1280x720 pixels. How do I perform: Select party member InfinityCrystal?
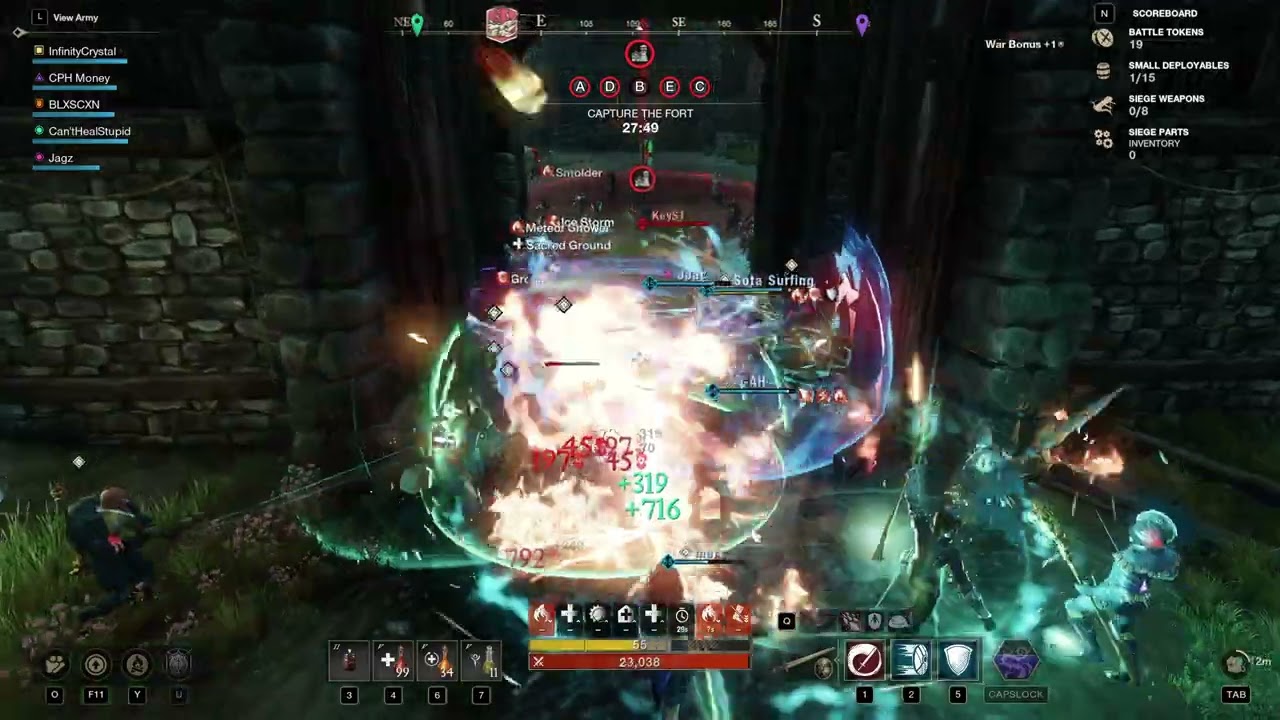tap(82, 51)
